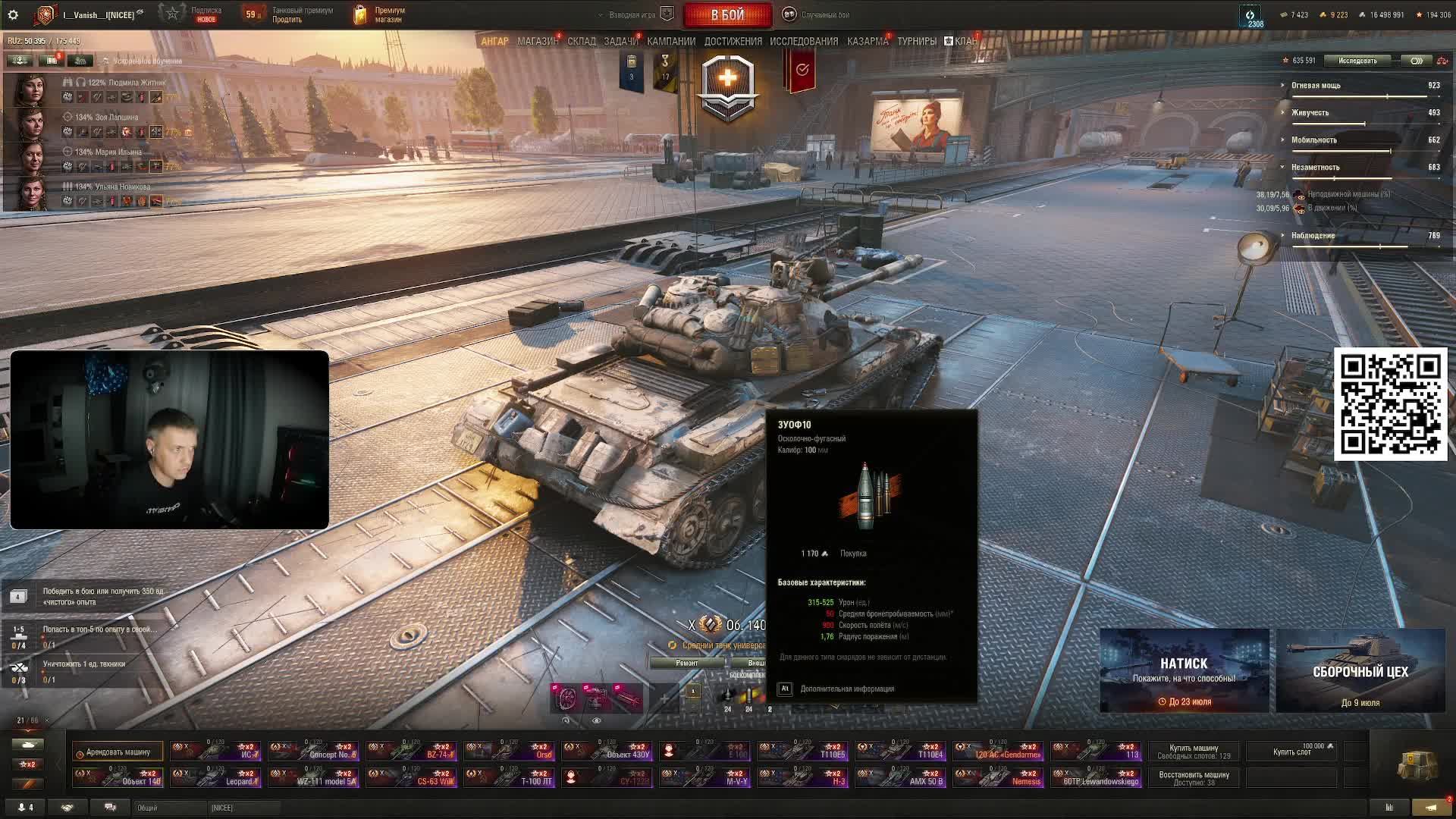Select the T110E5 tank in carousel

802,751
